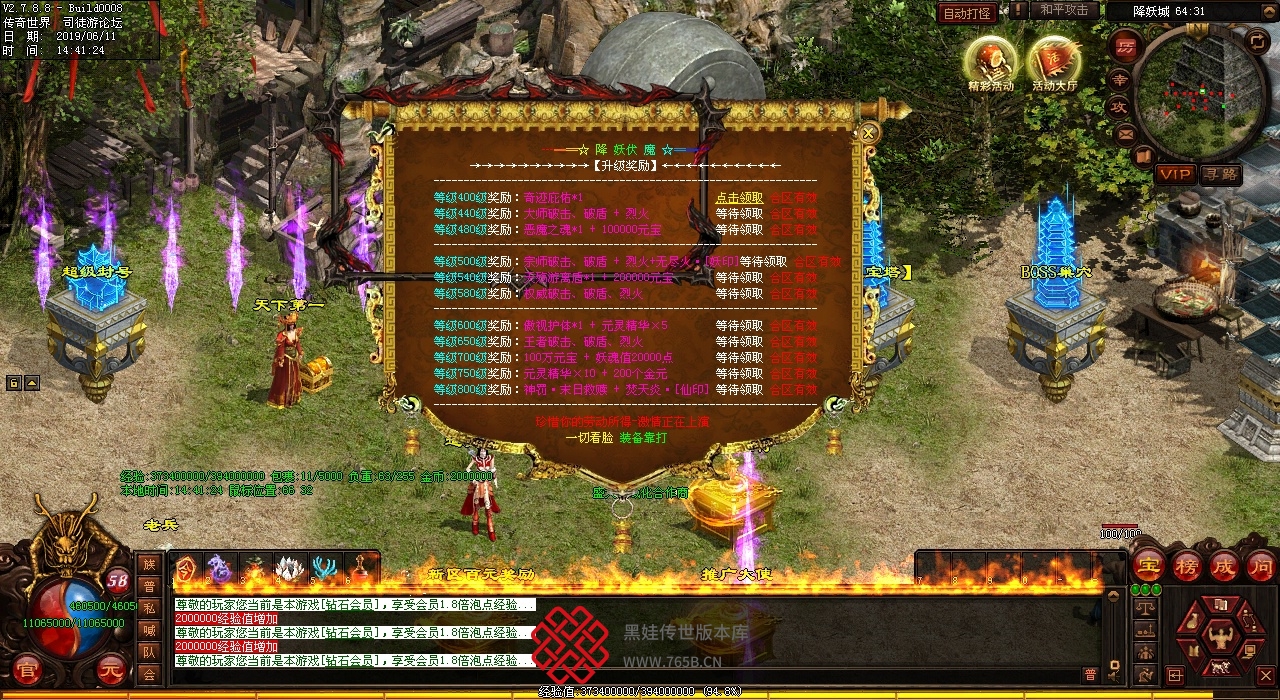Claim the level 400 reward (点击领取)

point(739,198)
